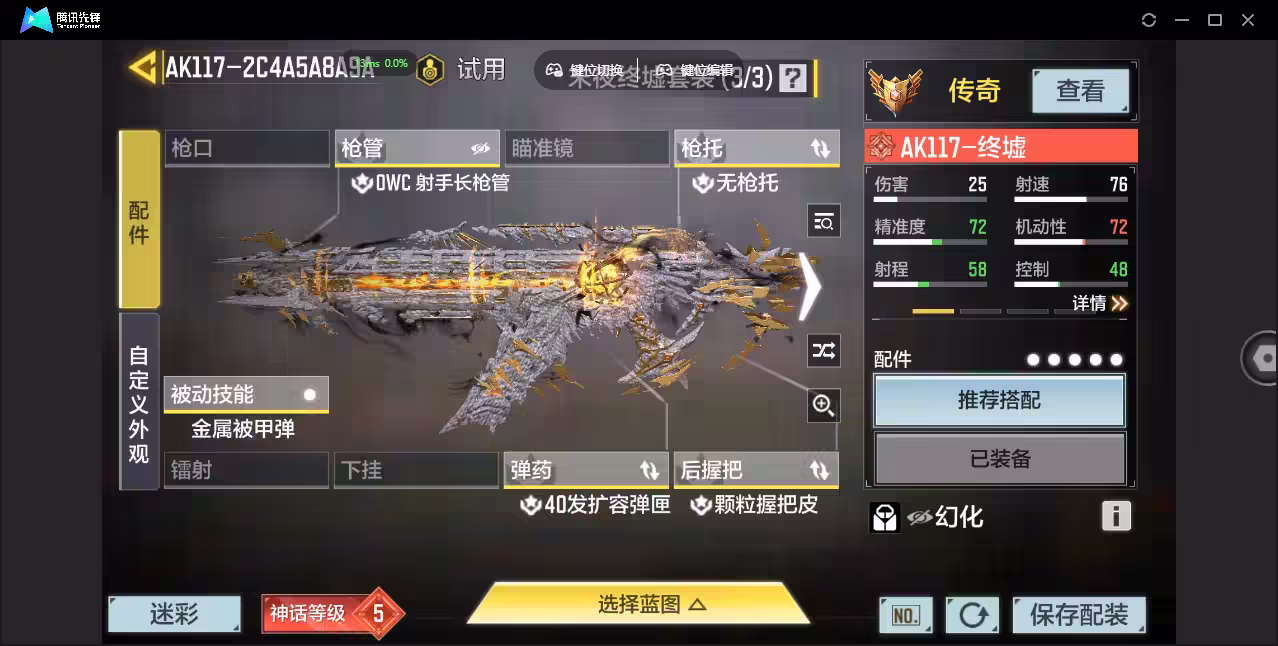
Task: Show 详情 detailed weapon stats
Action: pos(1100,303)
